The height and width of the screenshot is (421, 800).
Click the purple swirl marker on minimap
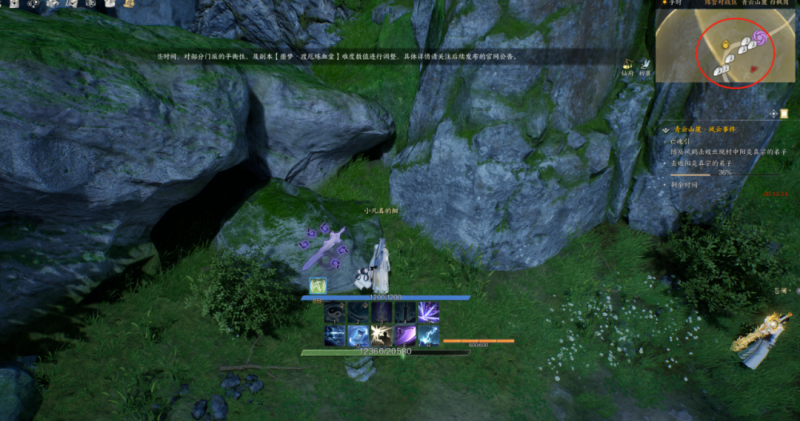(x=761, y=37)
